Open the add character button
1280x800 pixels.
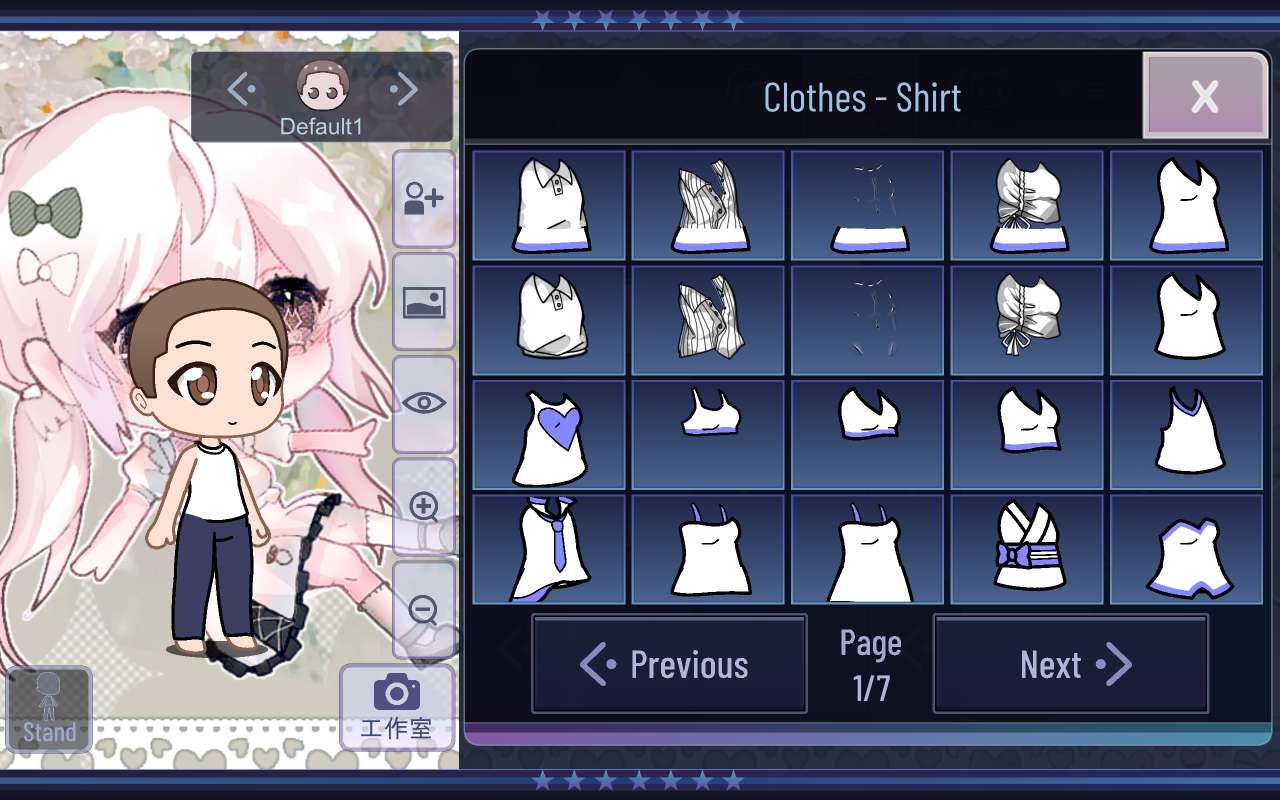[x=424, y=198]
